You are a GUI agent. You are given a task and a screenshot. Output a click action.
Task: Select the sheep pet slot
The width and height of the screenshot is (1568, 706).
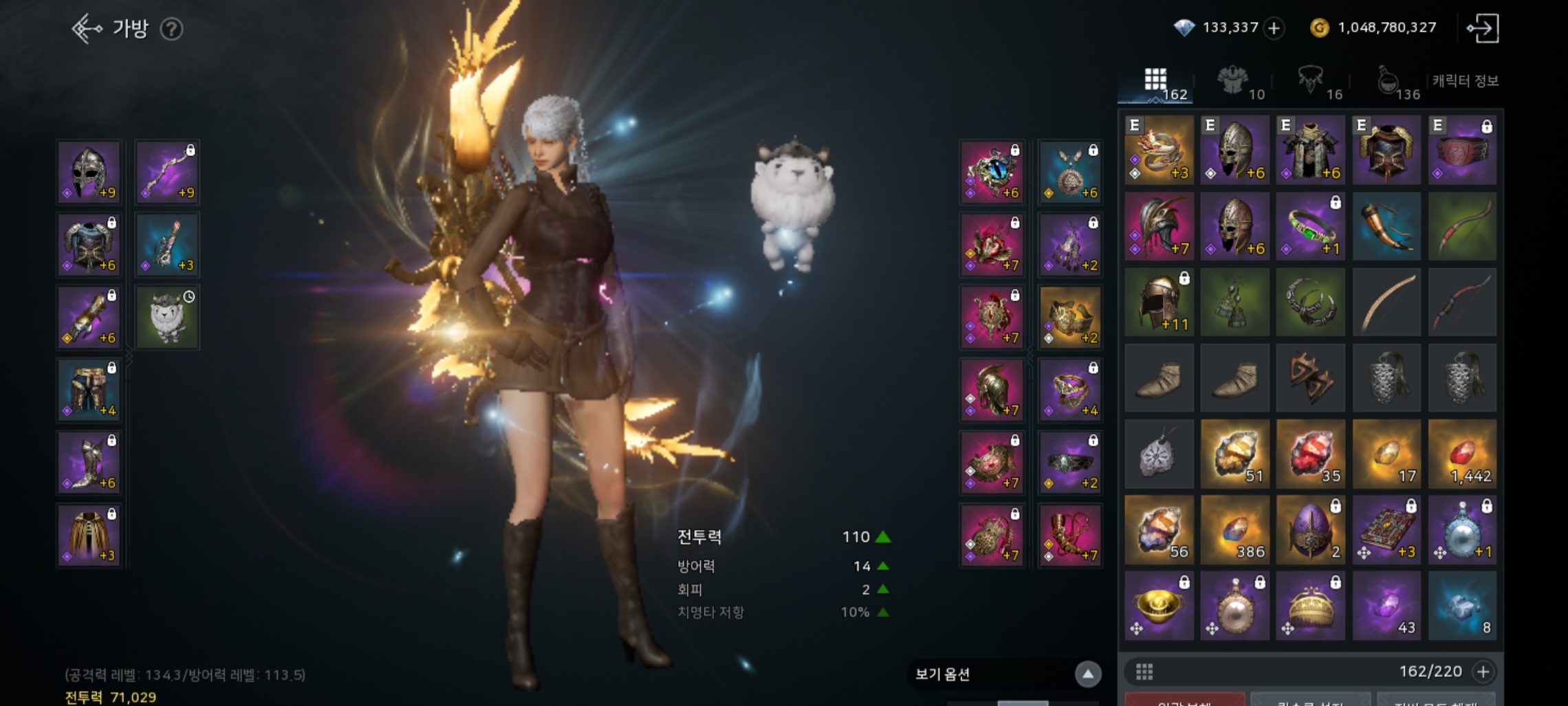click(x=167, y=318)
